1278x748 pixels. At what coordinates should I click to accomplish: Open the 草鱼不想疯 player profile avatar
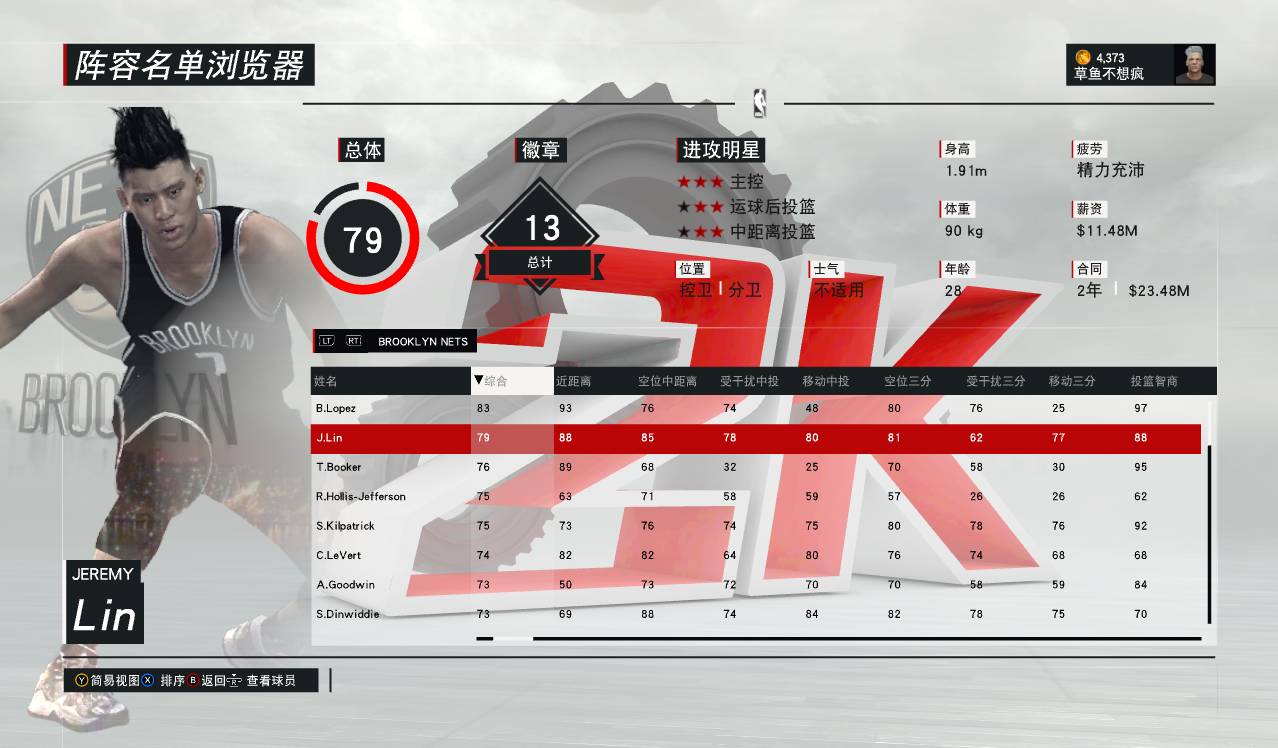[1194, 65]
